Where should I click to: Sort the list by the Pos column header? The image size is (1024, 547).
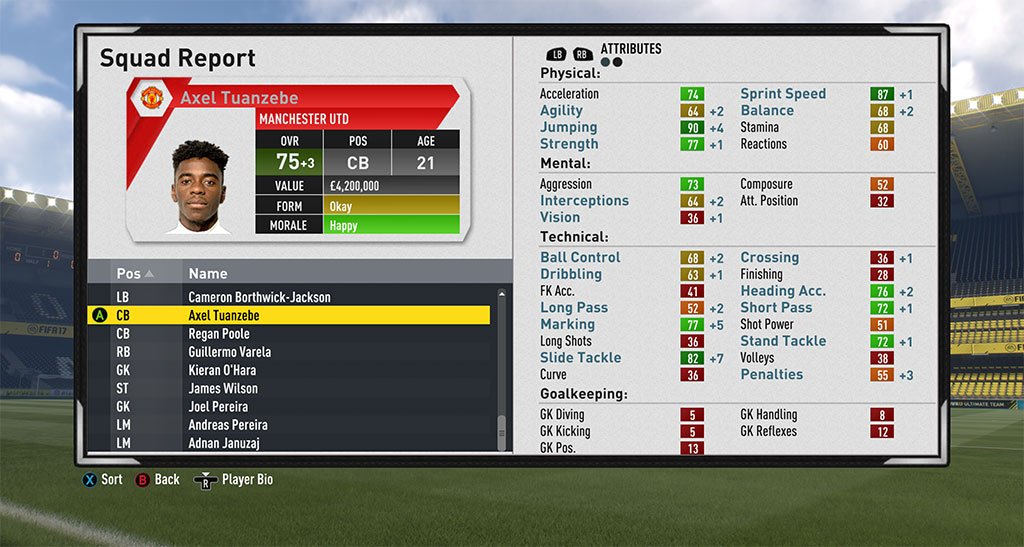[134, 273]
